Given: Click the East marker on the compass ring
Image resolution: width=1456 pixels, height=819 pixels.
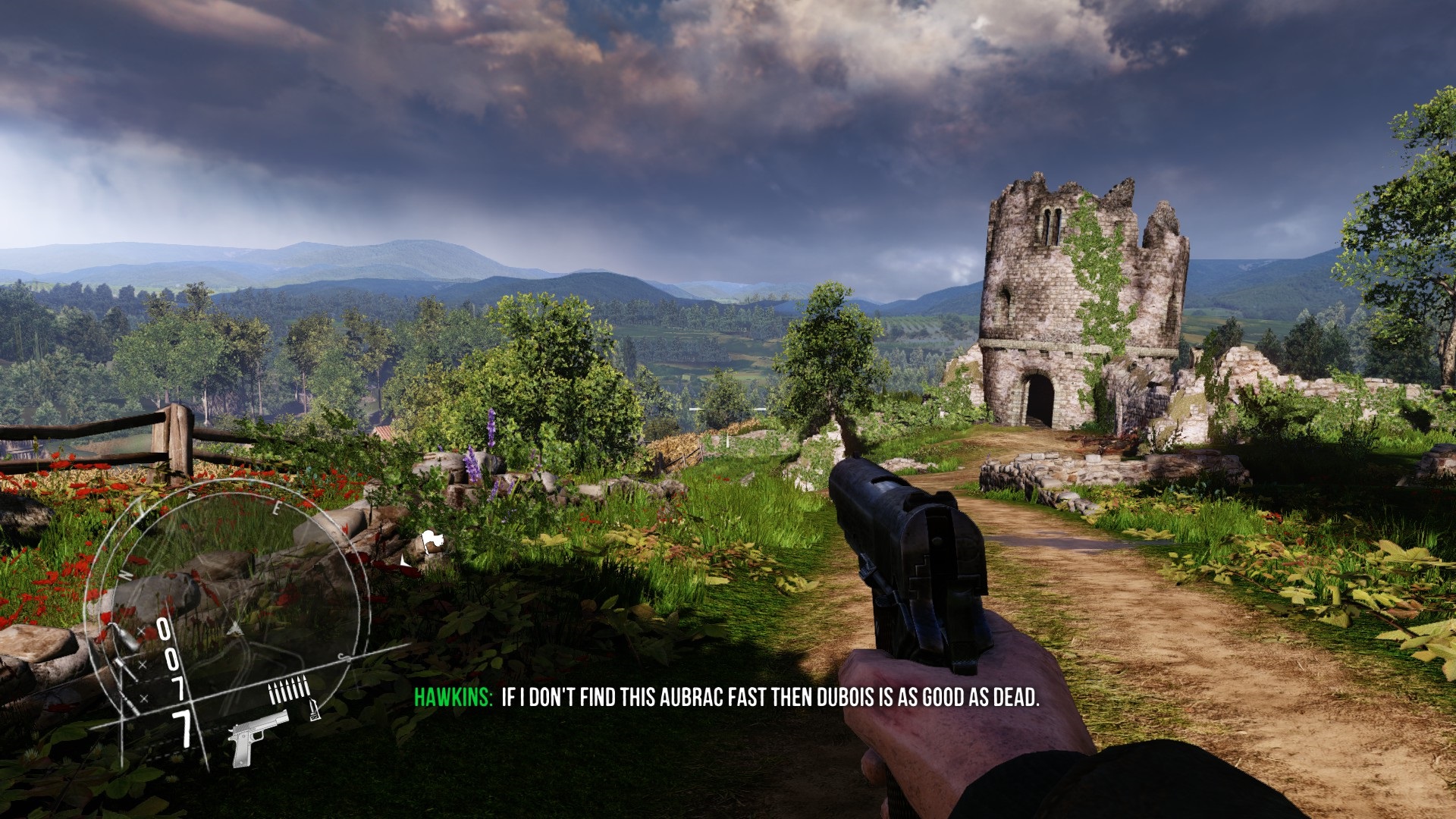Looking at the screenshot, I should (278, 507).
